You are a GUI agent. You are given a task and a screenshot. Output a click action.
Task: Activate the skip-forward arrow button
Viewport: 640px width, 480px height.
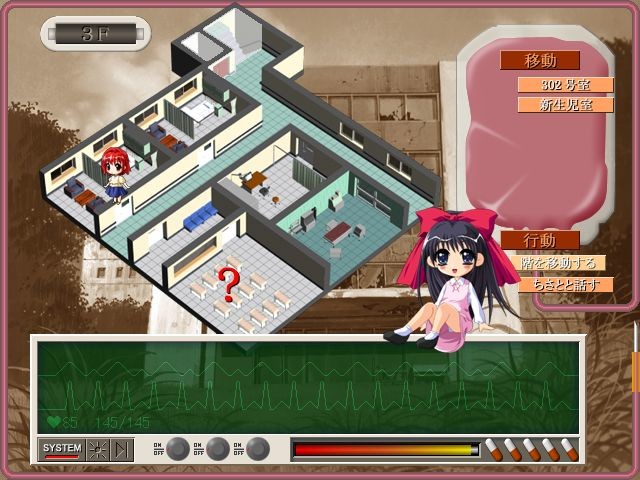coord(122,449)
